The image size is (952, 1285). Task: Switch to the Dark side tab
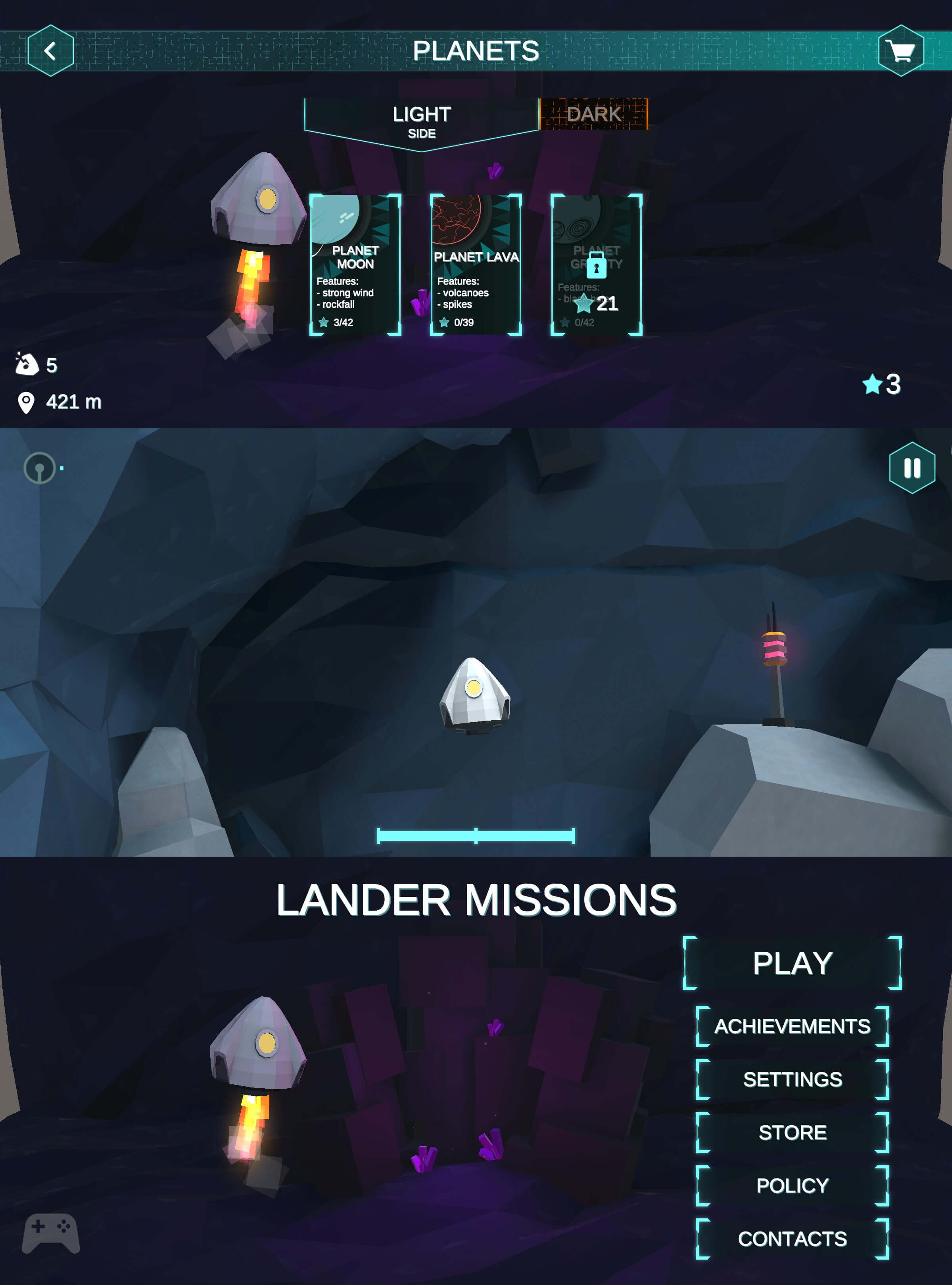(593, 114)
